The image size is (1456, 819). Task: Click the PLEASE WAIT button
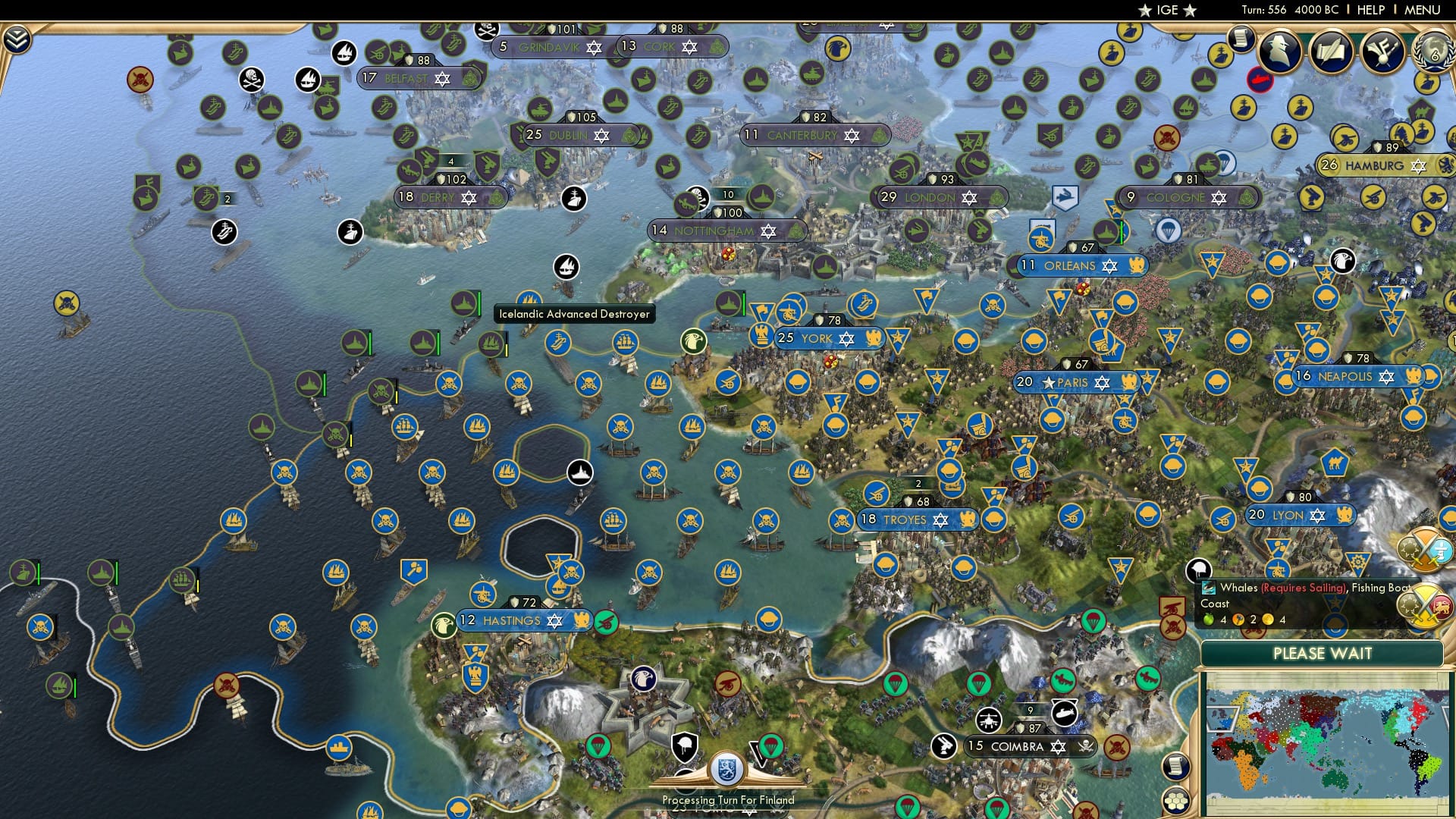pyautogui.click(x=1323, y=653)
